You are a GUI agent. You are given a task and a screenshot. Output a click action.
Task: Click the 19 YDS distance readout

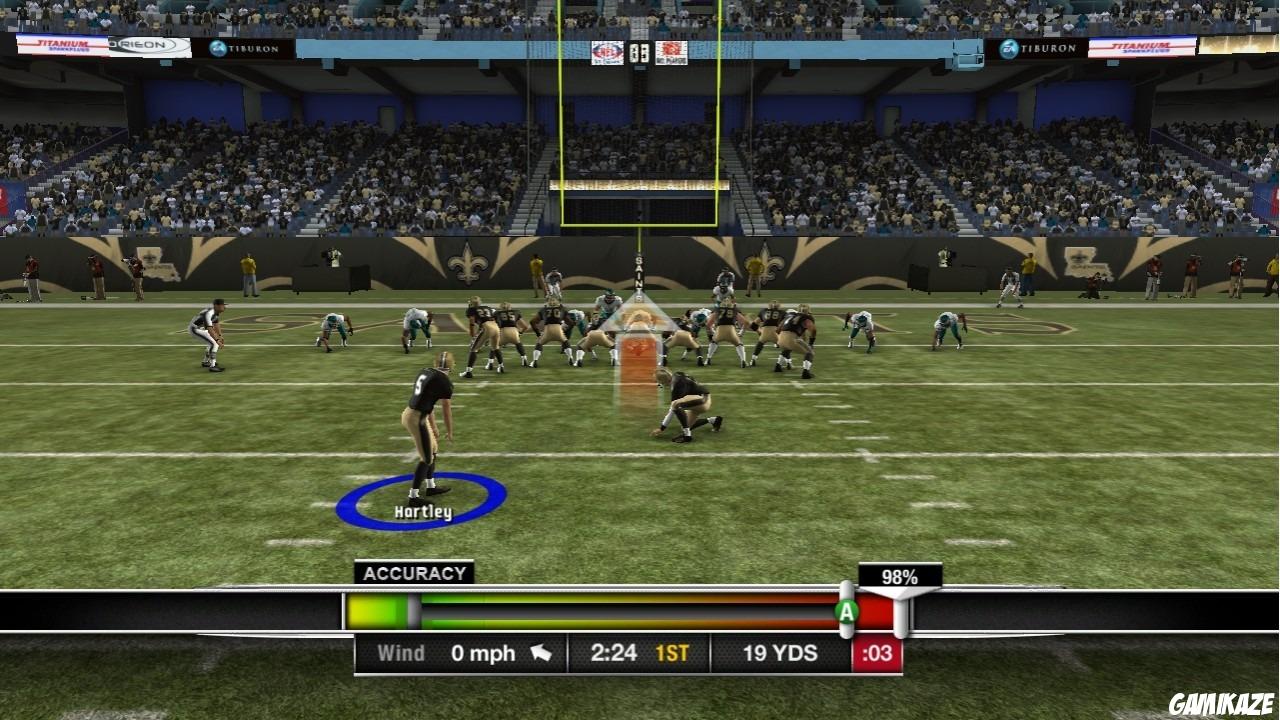[782, 652]
